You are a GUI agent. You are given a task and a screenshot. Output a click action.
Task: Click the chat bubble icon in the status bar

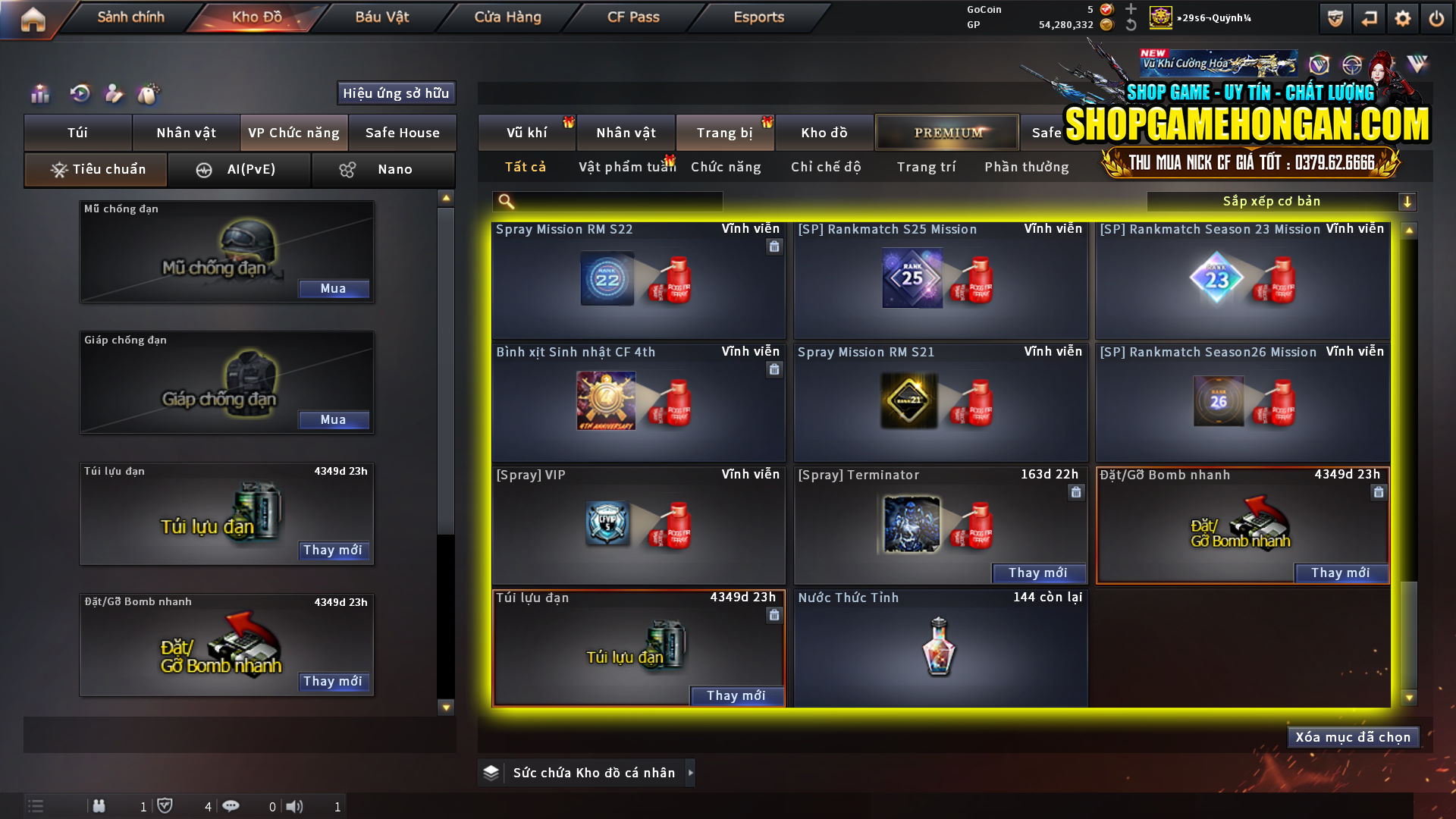click(x=231, y=806)
